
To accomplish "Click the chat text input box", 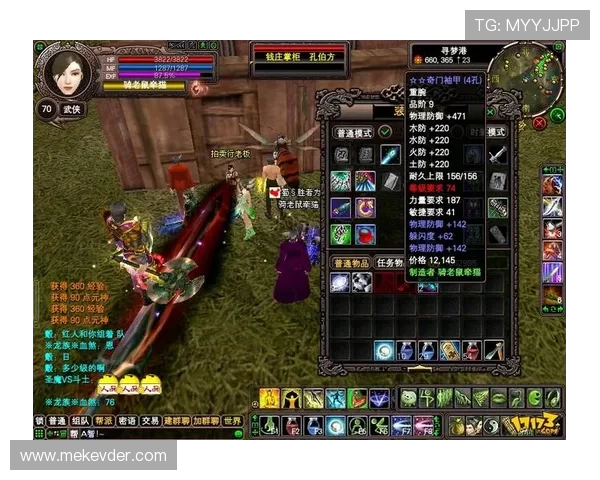I will tap(150, 434).
